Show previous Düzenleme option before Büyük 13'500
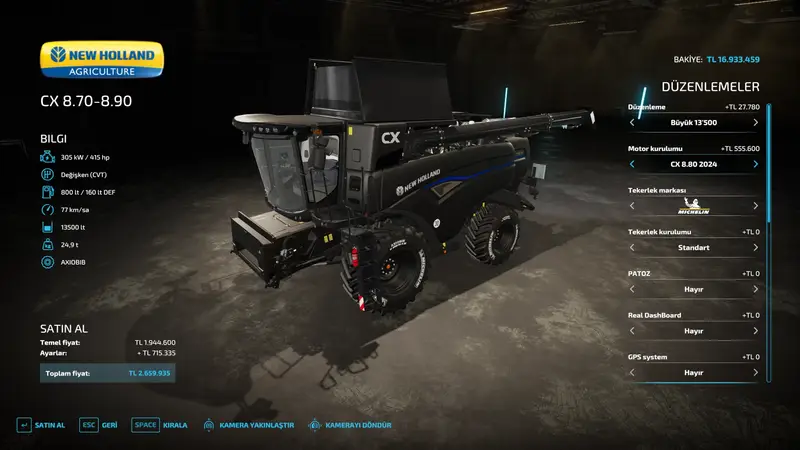800x450 pixels. click(x=632, y=122)
